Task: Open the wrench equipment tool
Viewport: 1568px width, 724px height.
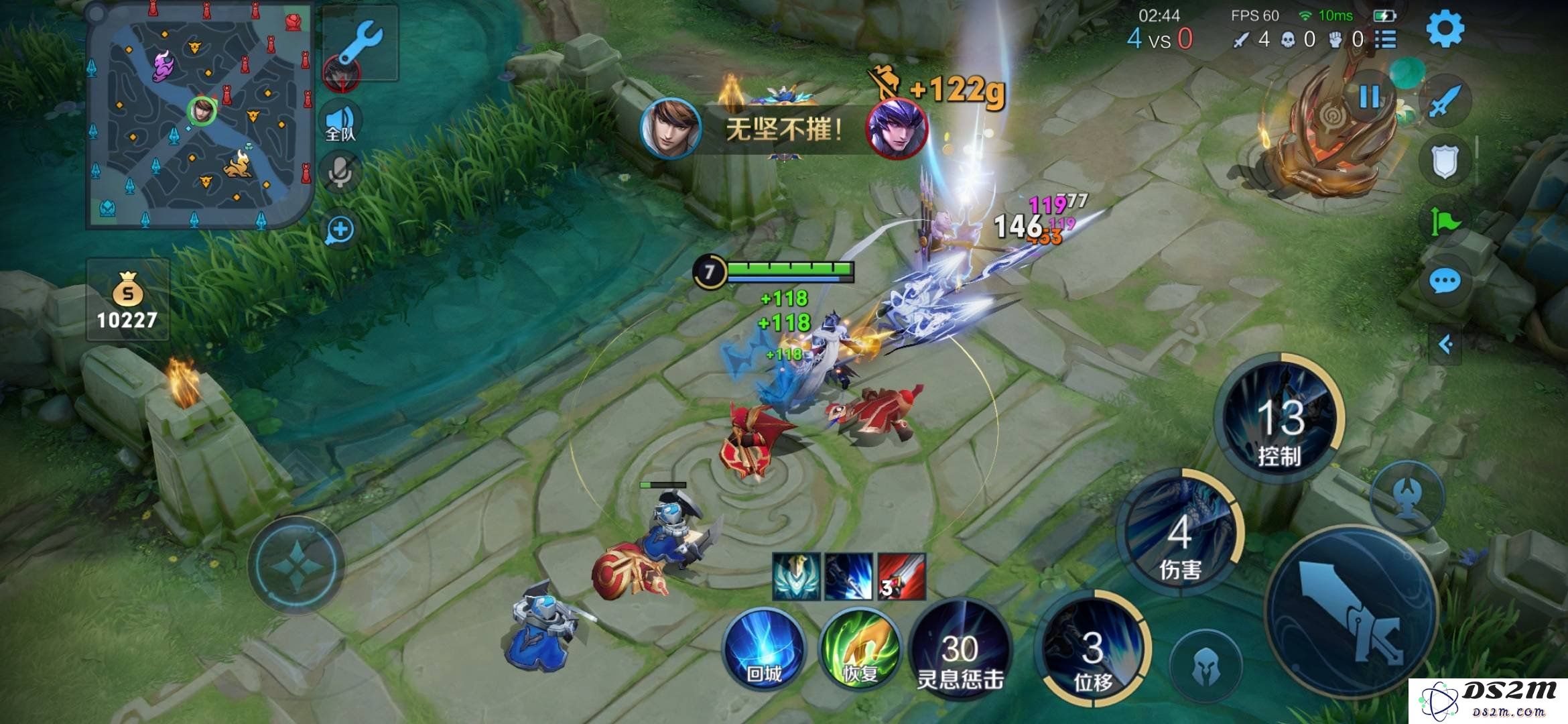Action: coord(361,44)
